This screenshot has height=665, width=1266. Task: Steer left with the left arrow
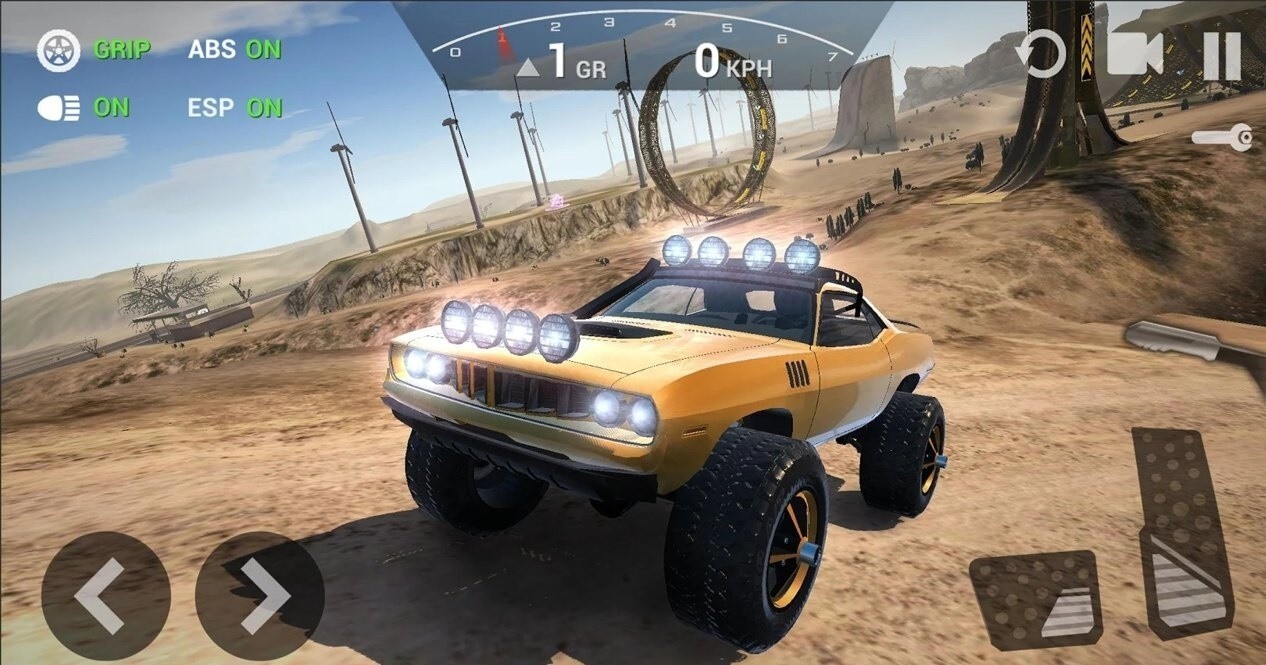105,596
